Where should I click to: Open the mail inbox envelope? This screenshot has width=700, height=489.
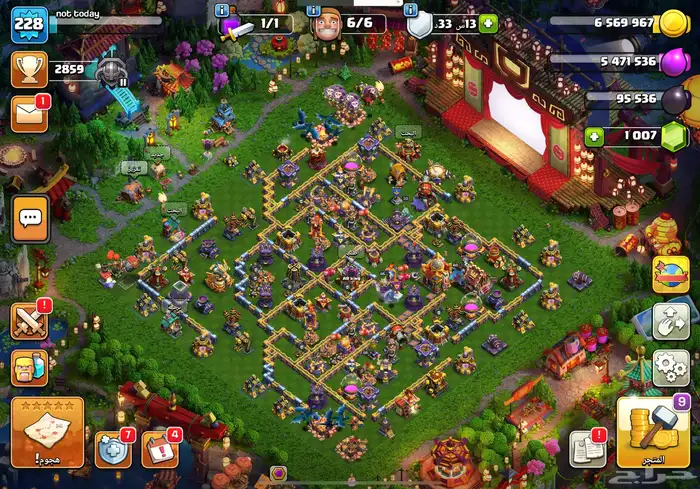(x=28, y=114)
